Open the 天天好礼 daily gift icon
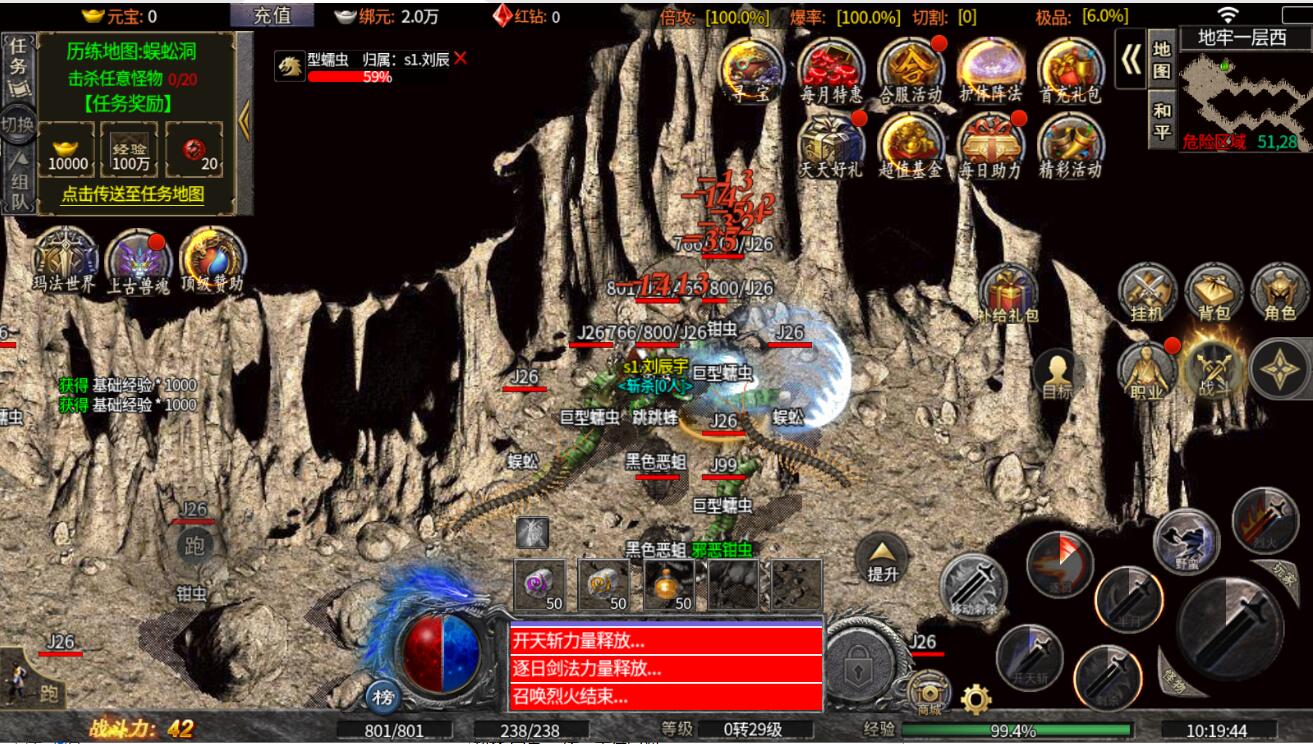This screenshot has width=1313, height=744. [x=831, y=143]
